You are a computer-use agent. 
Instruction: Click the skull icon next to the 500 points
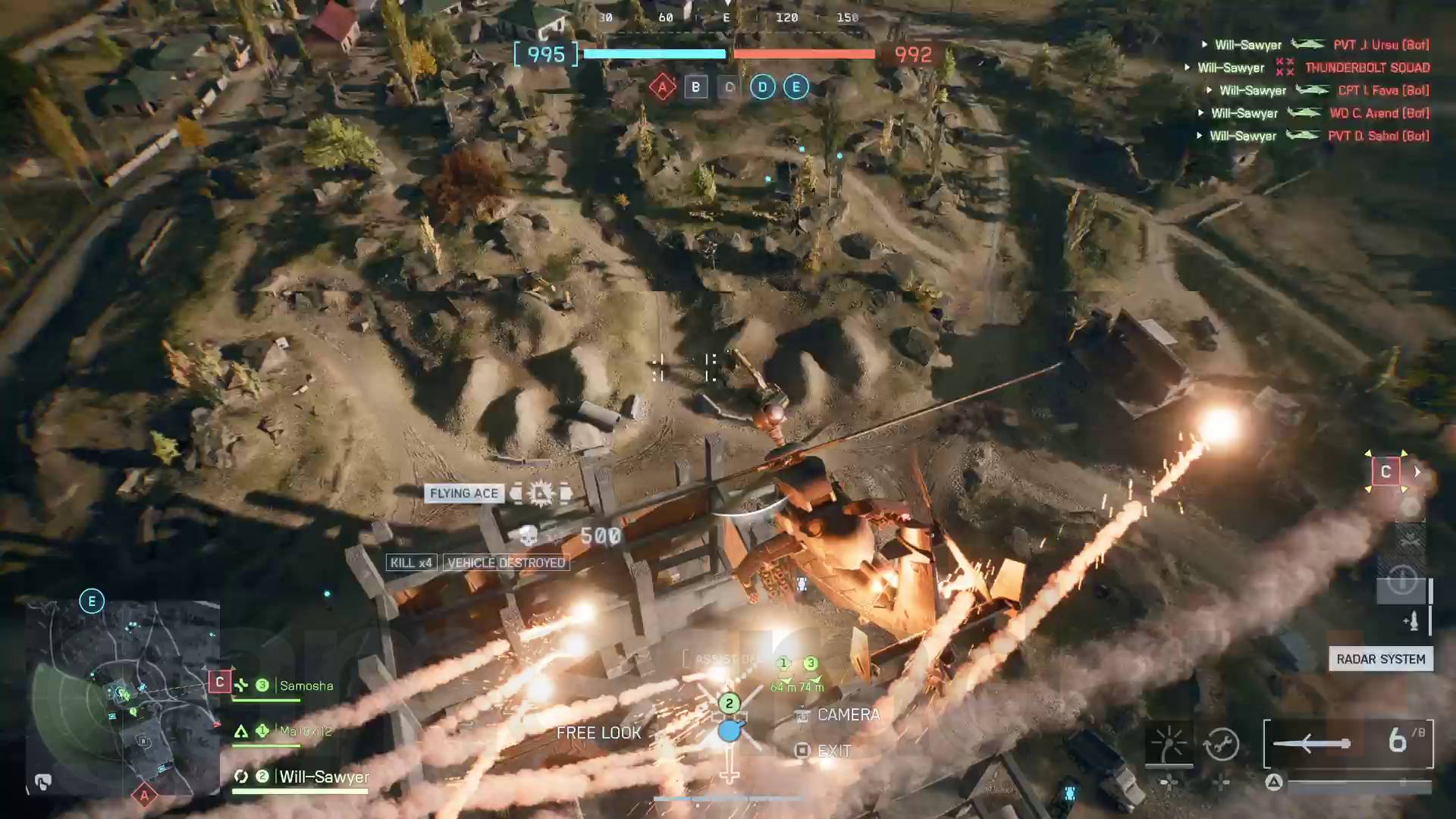tap(529, 535)
